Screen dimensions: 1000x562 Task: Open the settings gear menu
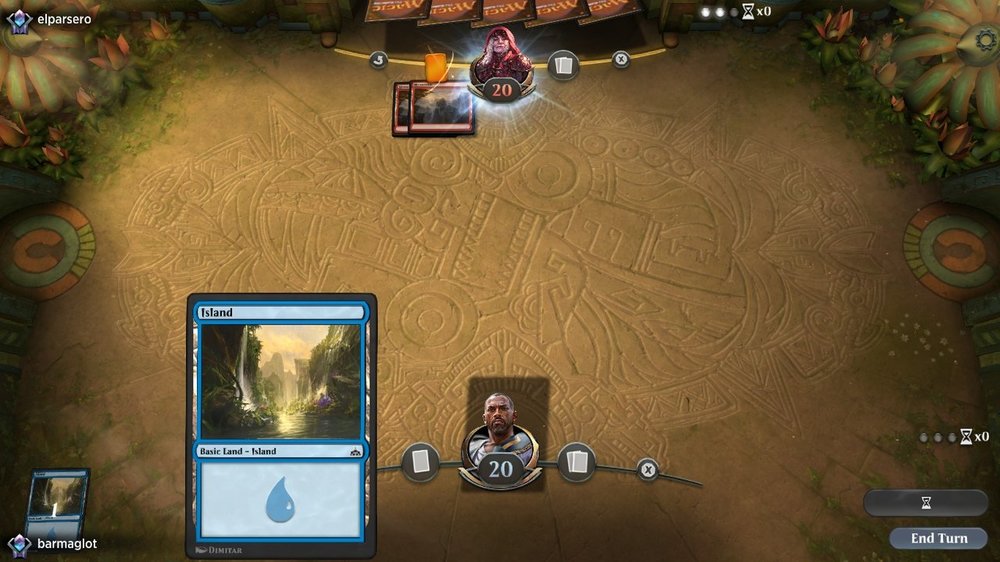(x=987, y=42)
